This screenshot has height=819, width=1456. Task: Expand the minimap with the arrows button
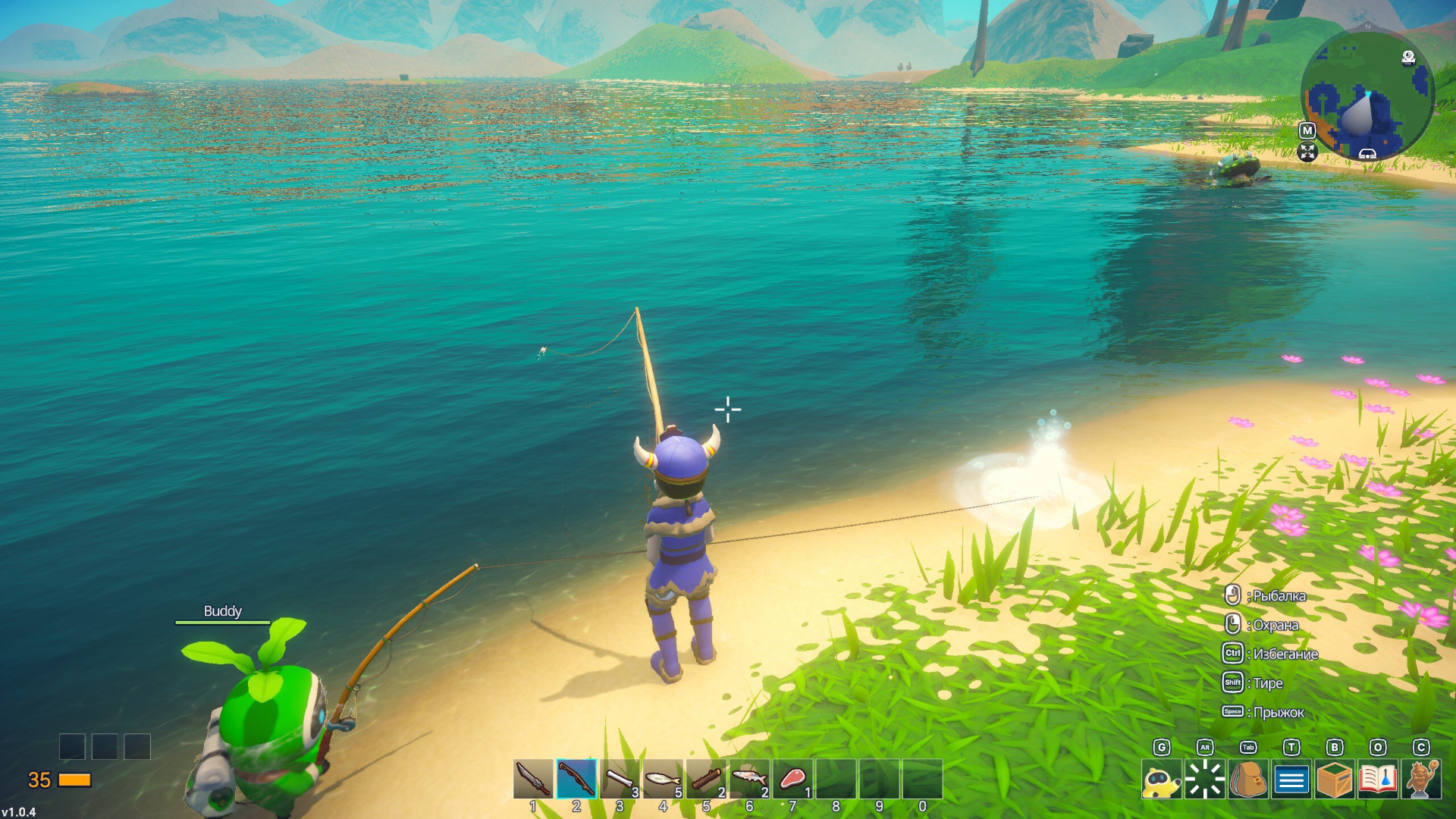pos(1307,152)
